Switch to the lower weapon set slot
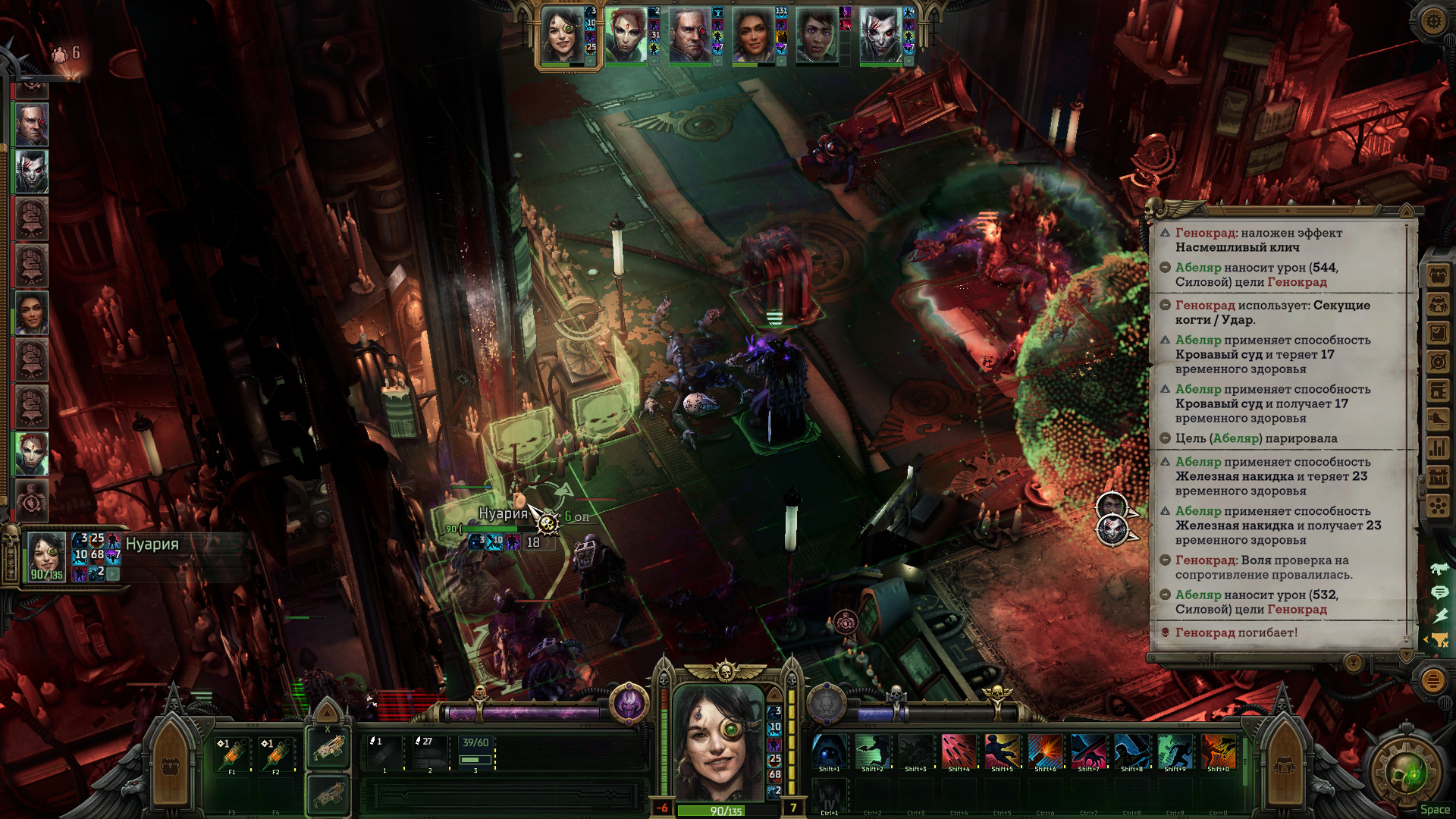The image size is (1456, 819). tap(328, 795)
